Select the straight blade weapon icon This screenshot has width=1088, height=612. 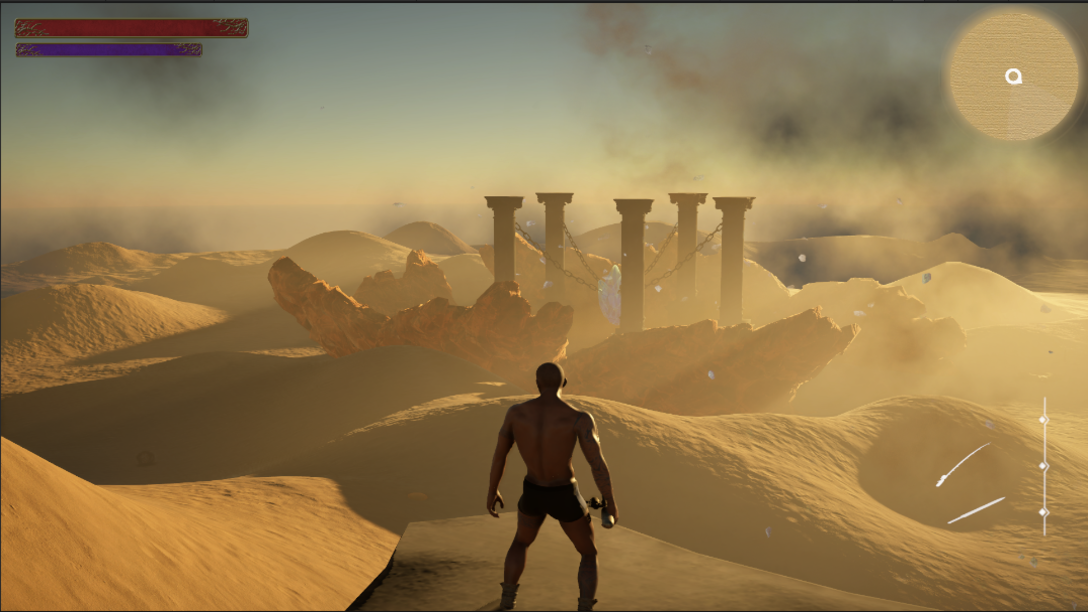tap(976, 510)
